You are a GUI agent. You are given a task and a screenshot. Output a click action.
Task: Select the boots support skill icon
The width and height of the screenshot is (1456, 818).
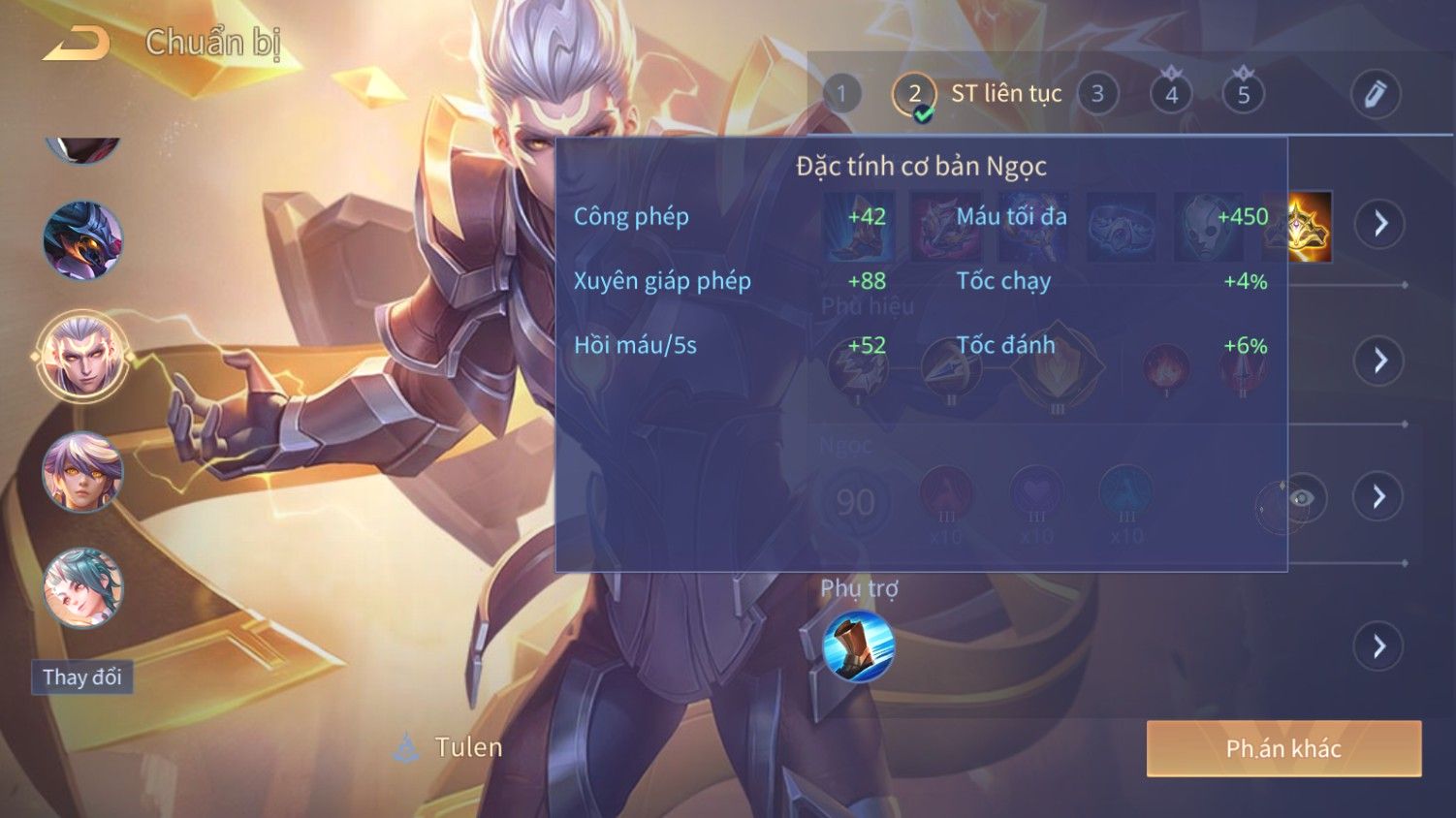click(858, 646)
